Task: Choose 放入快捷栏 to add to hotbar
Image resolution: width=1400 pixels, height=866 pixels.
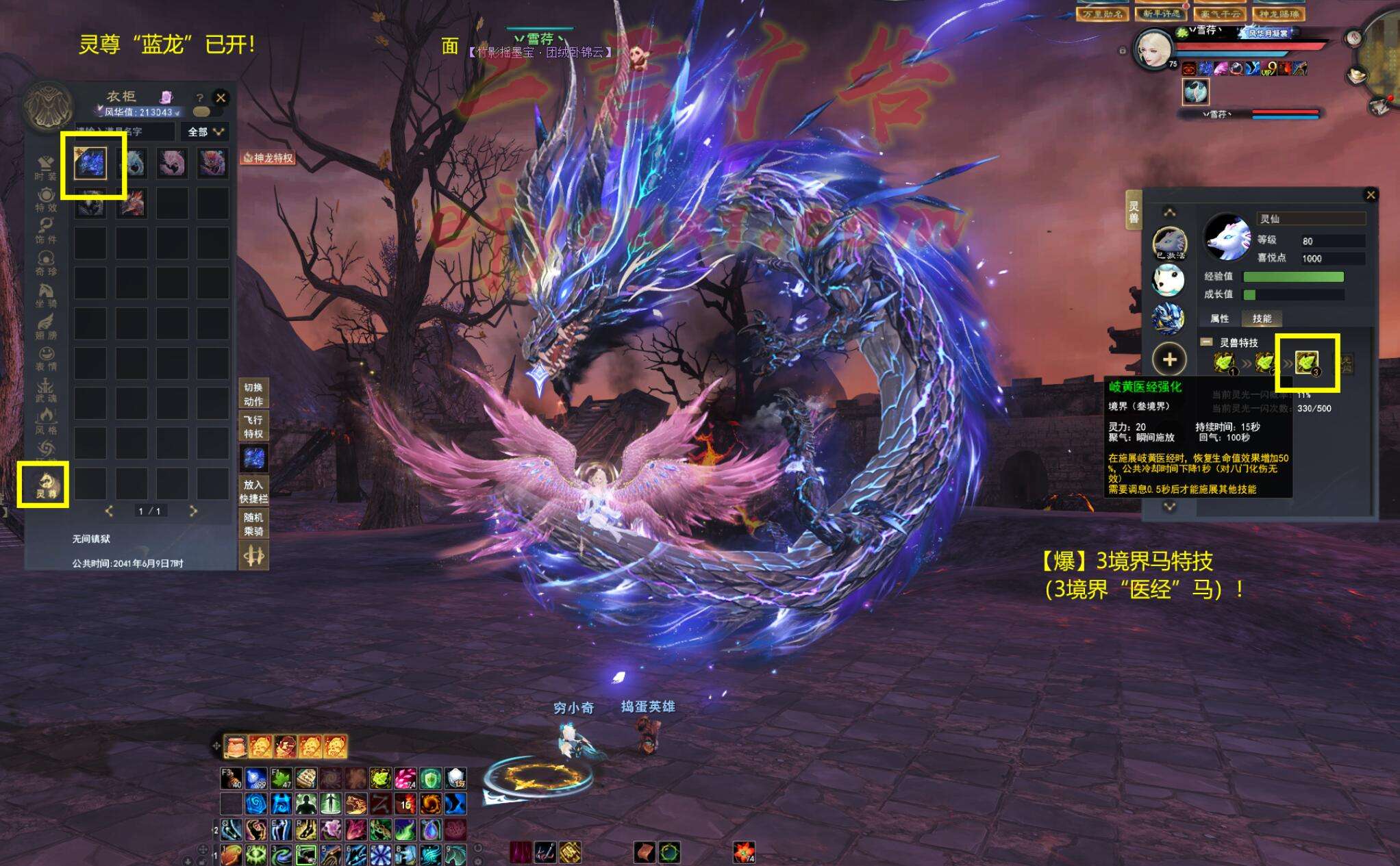Action: point(253,491)
